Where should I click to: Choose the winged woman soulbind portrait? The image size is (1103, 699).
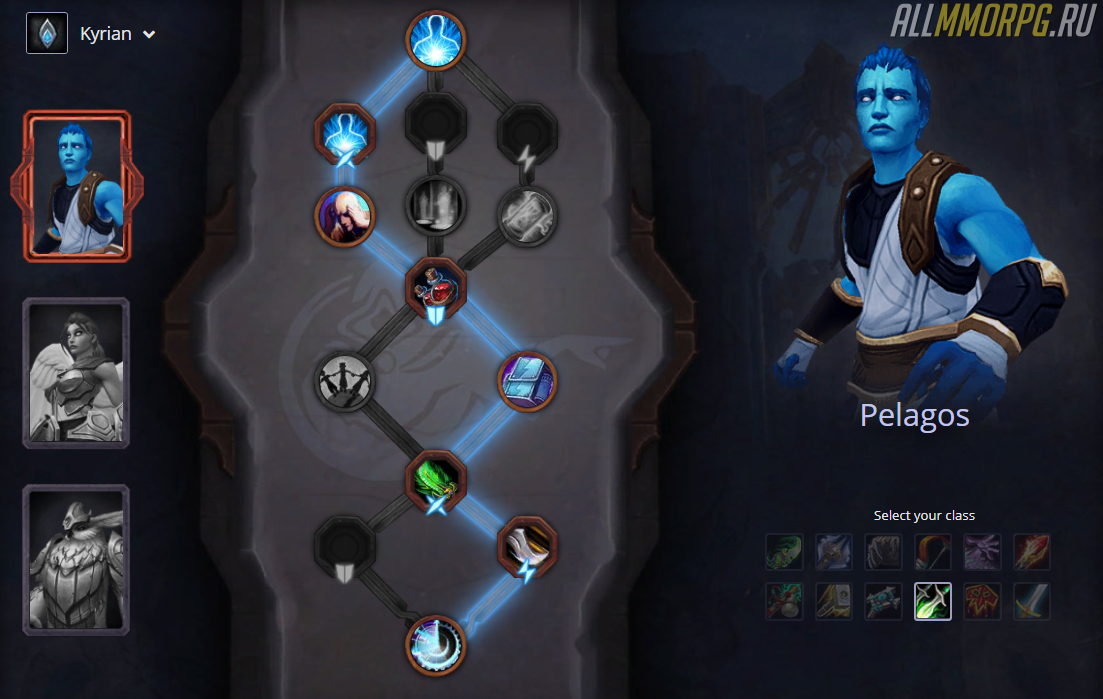pyautogui.click(x=76, y=373)
